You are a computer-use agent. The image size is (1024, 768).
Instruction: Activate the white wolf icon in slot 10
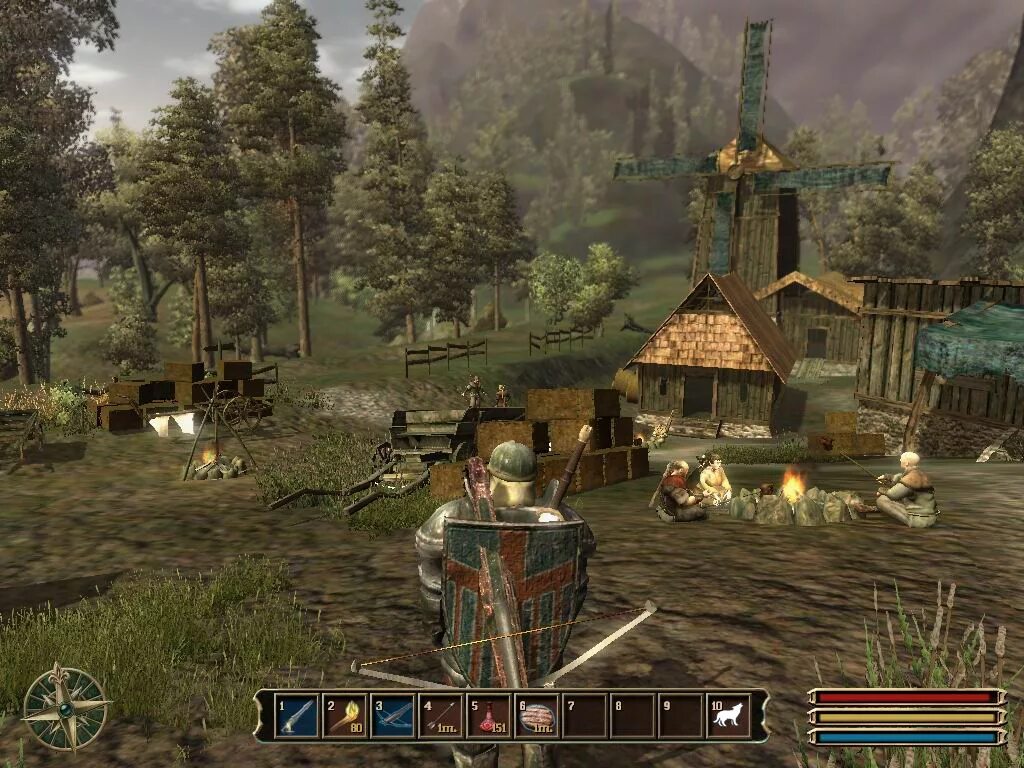click(x=728, y=716)
